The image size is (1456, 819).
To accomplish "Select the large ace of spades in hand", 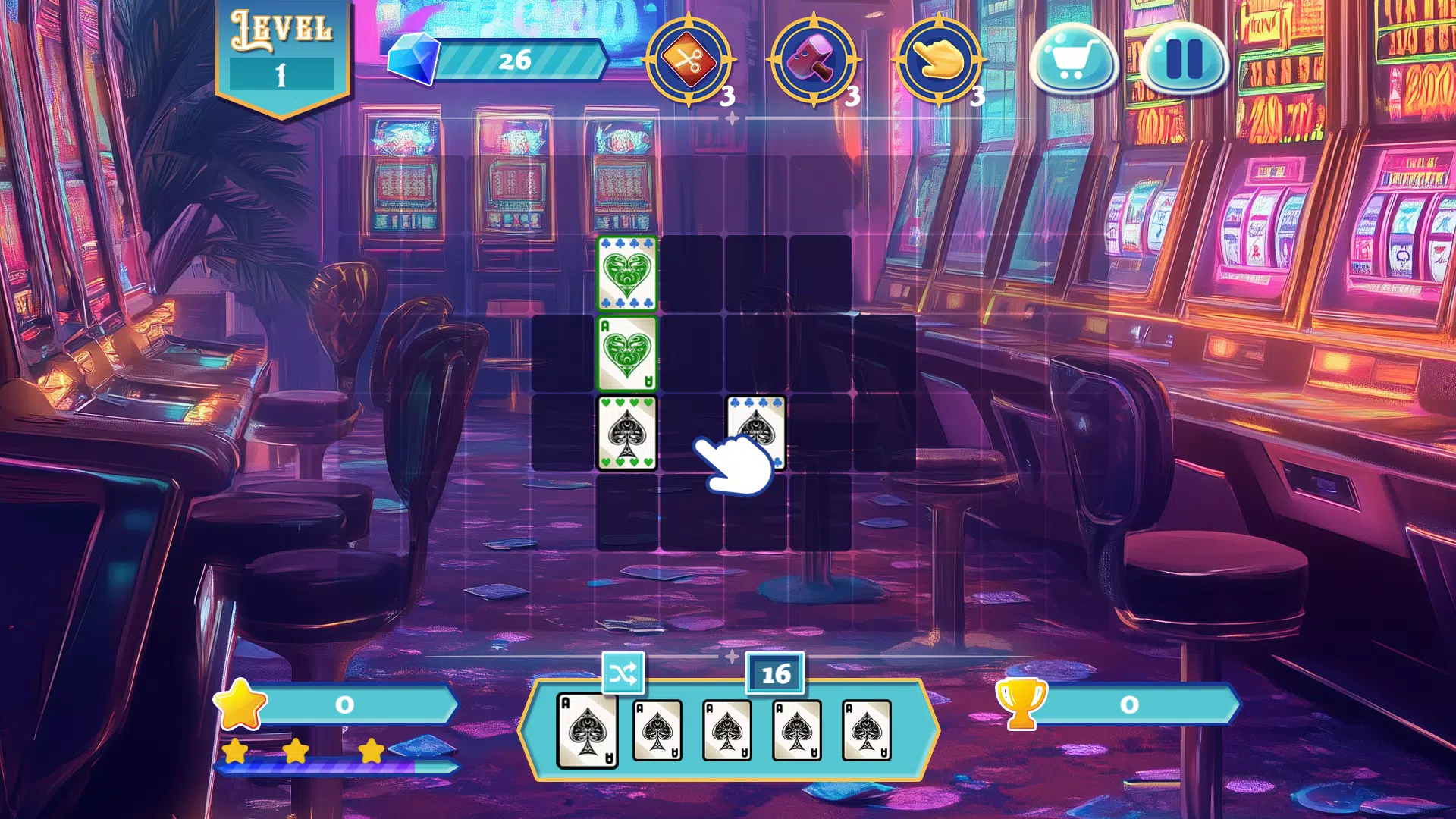I will click(587, 730).
